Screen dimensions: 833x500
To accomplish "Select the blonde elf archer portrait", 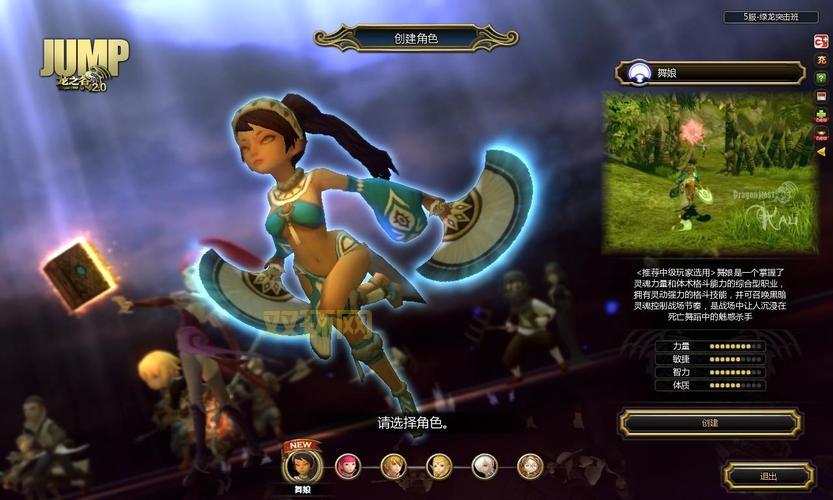I will [x=439, y=466].
